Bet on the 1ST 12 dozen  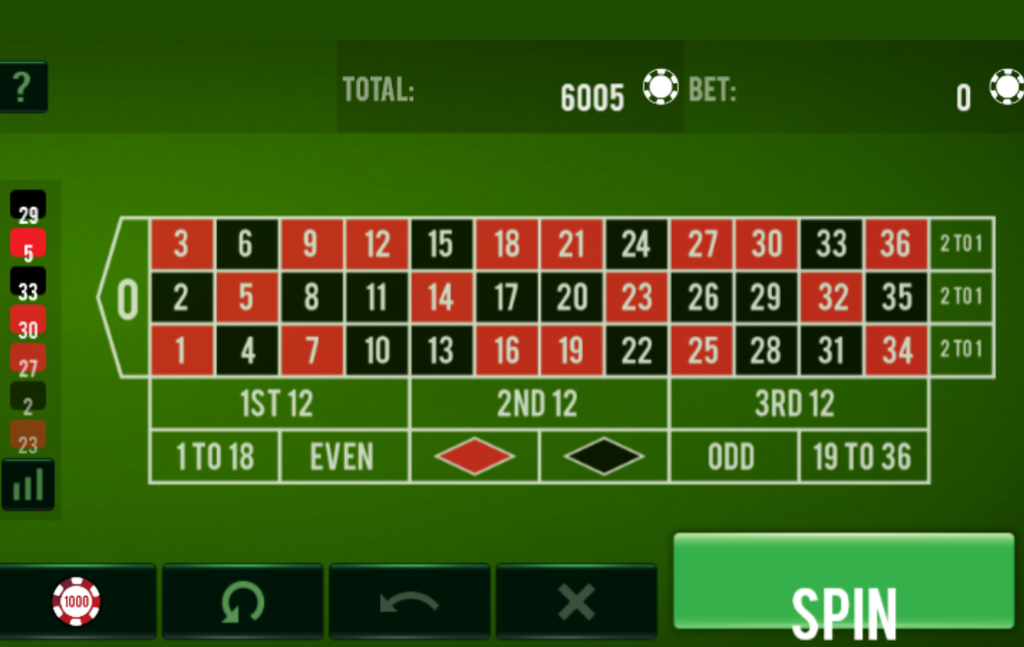point(278,404)
